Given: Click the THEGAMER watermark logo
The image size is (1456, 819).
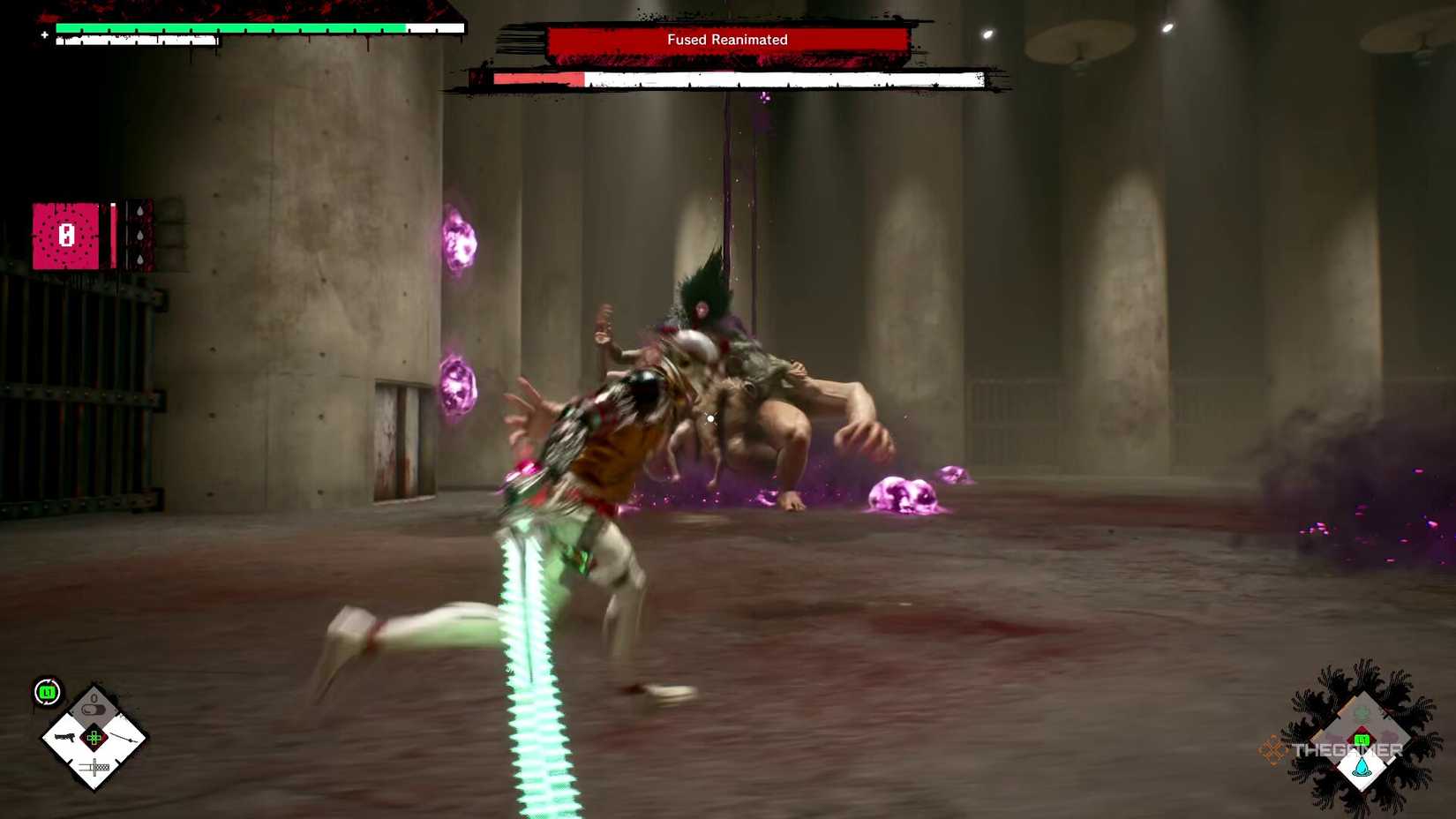Looking at the screenshot, I should click(x=1347, y=749).
